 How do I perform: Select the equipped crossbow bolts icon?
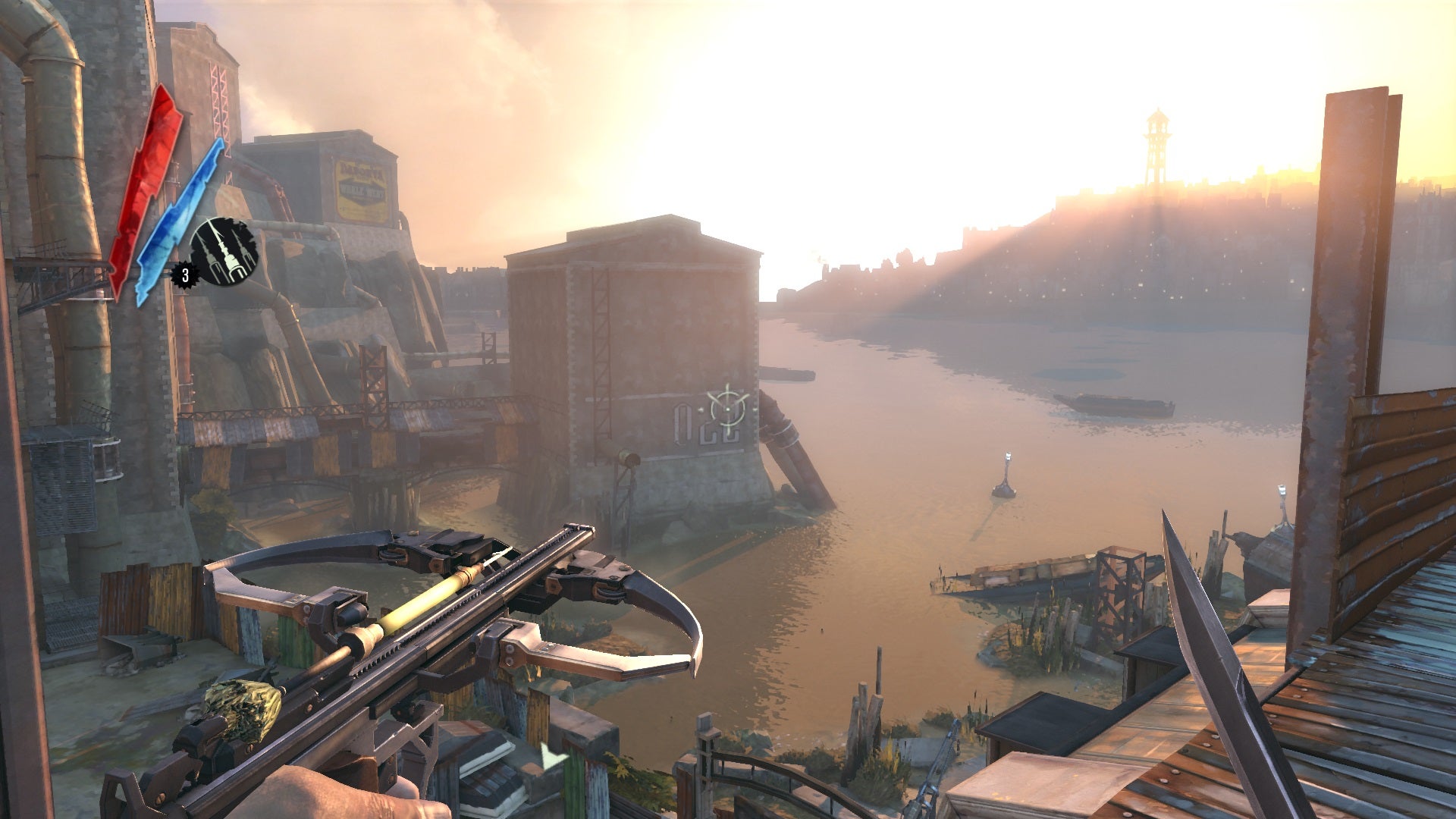224,252
